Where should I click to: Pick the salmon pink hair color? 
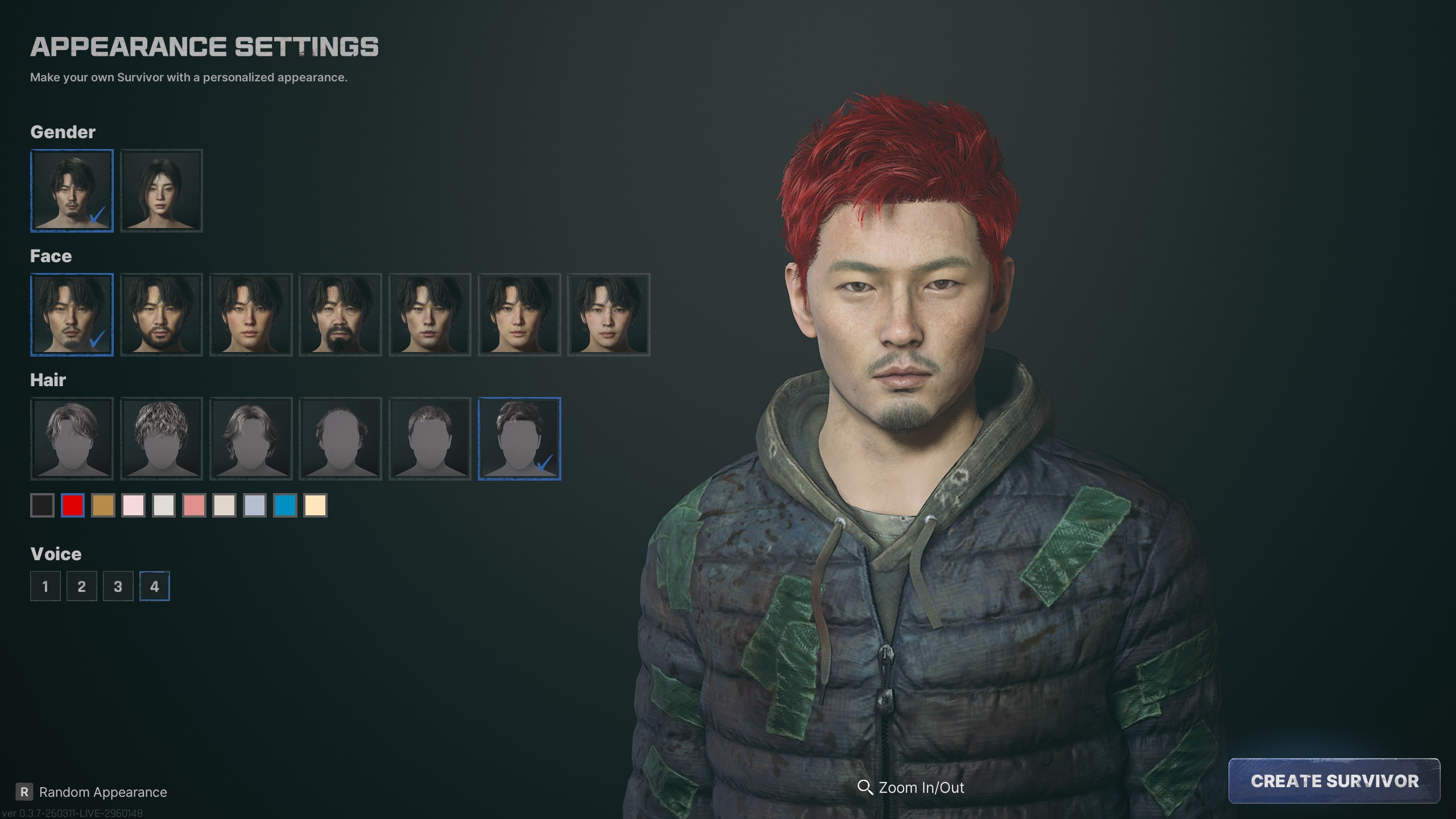tap(194, 505)
